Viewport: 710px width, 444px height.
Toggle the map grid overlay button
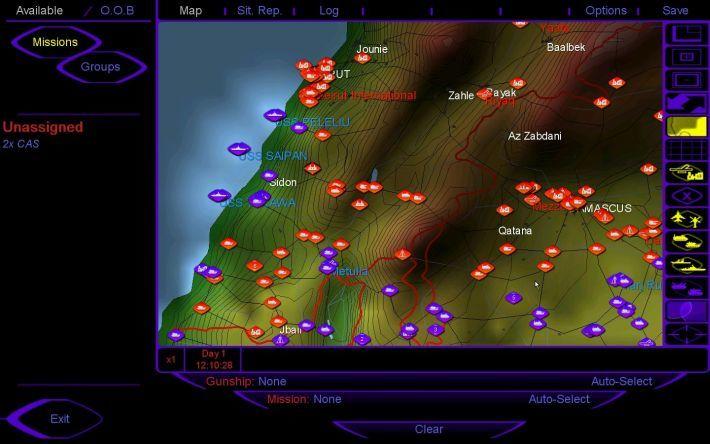tap(686, 149)
